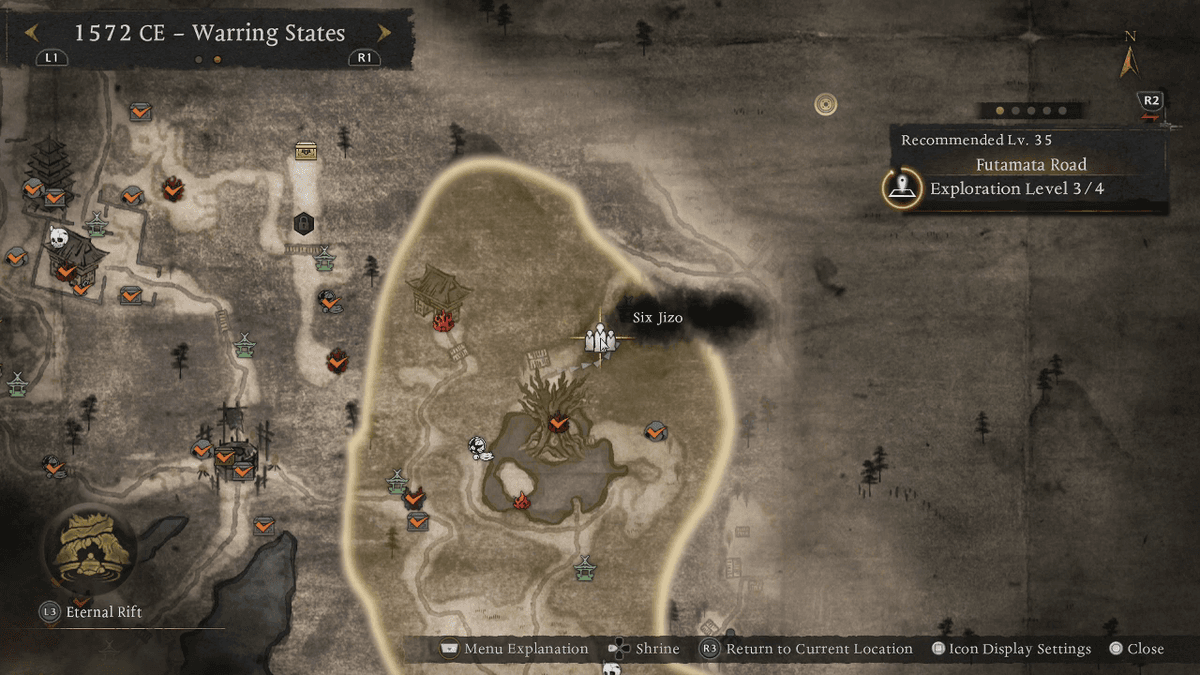Select the golden treasure chest marker
This screenshot has height=675, width=1200.
point(306,151)
